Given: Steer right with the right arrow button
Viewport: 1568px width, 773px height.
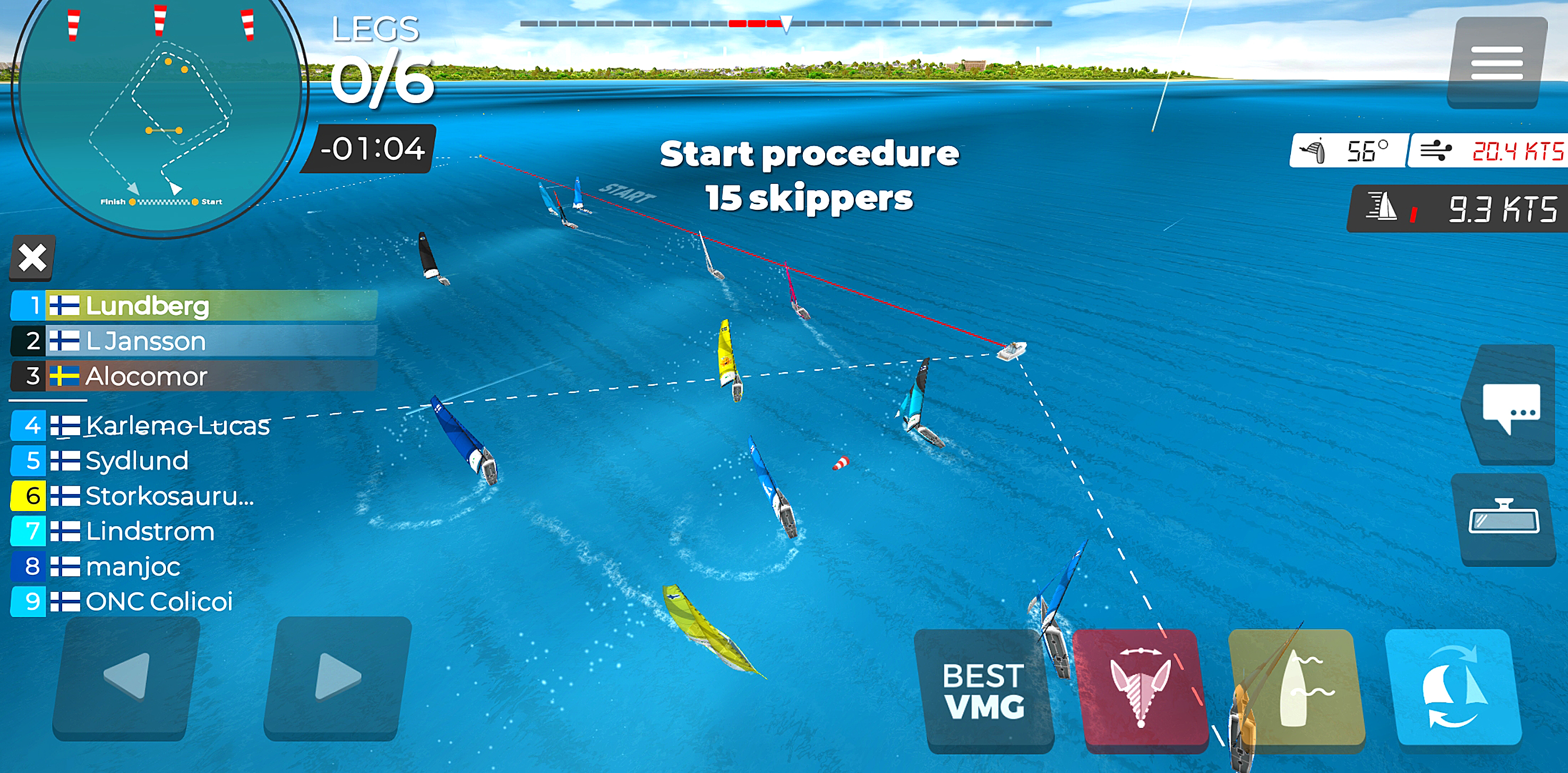Looking at the screenshot, I should pos(338,677).
